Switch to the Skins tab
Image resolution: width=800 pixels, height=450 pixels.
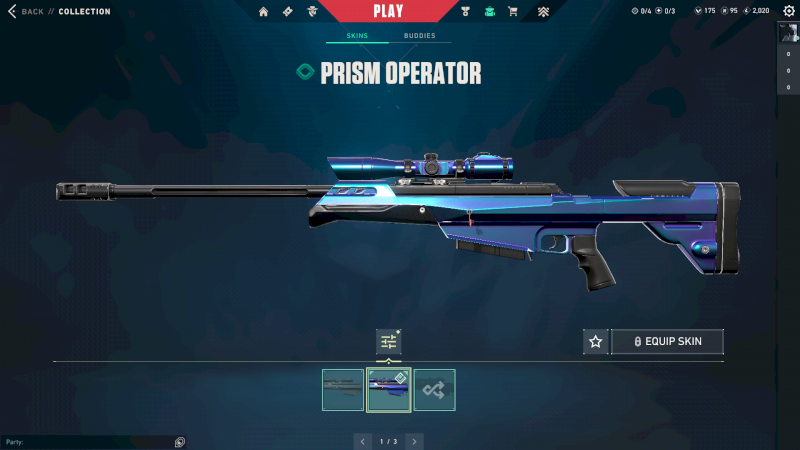coord(357,36)
